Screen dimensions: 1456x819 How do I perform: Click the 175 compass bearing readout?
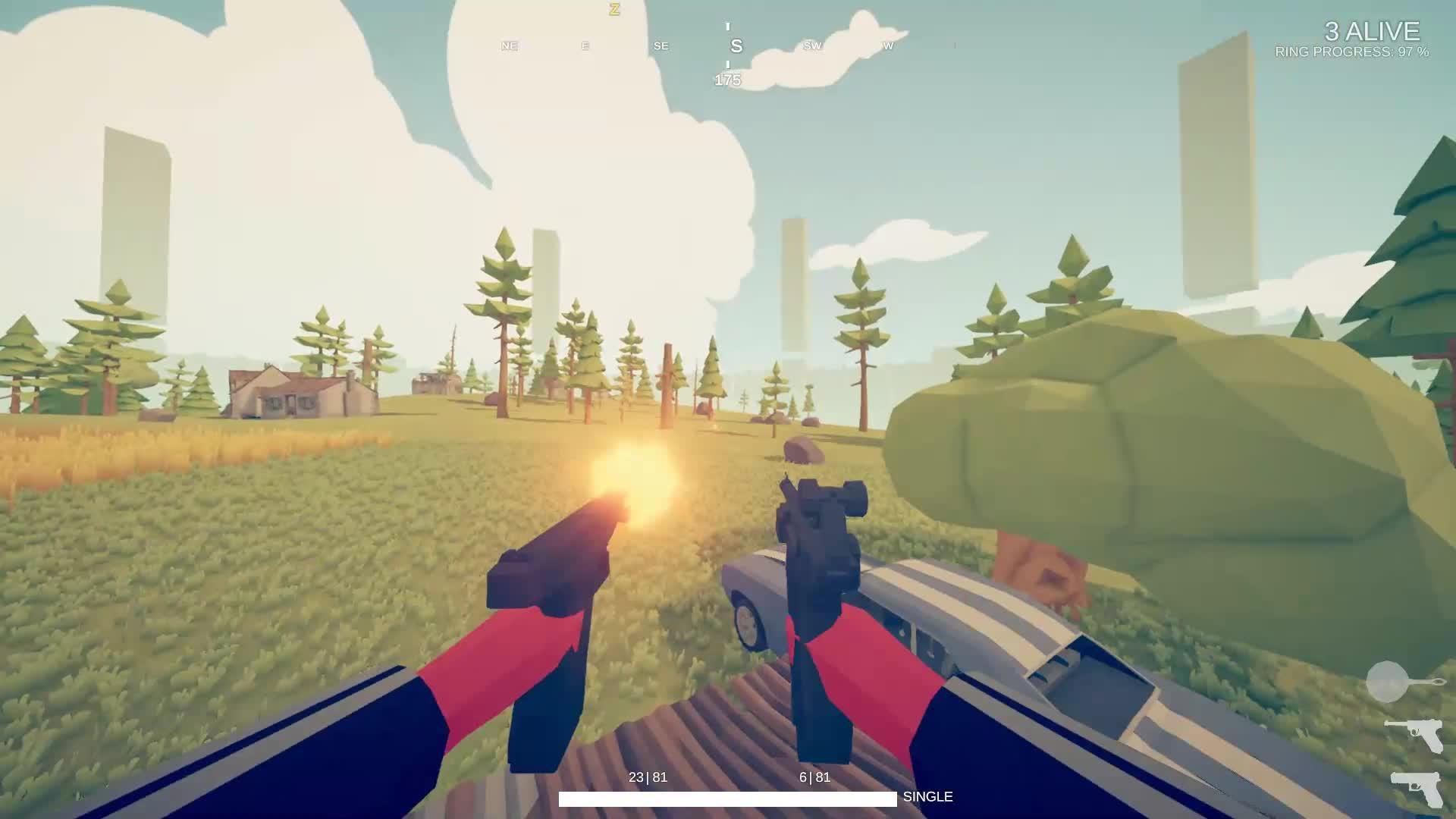click(728, 79)
